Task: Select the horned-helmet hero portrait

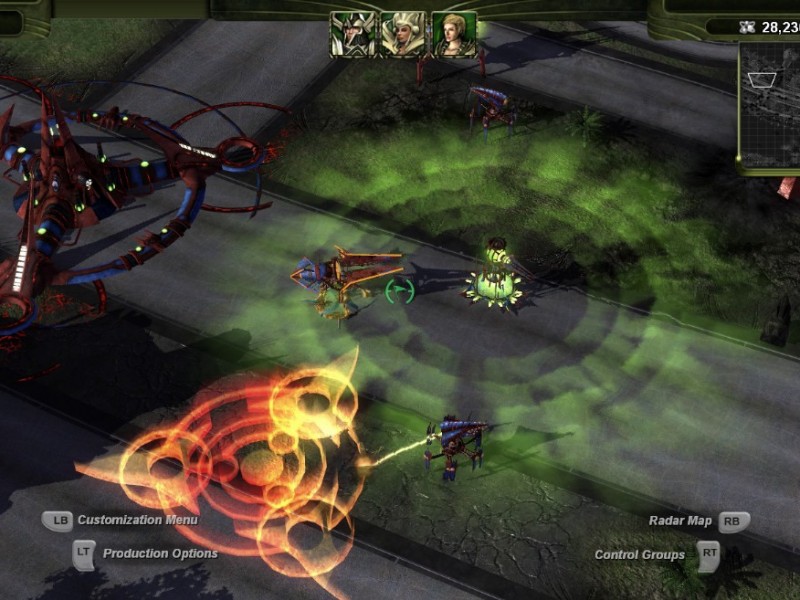Action: (x=352, y=33)
